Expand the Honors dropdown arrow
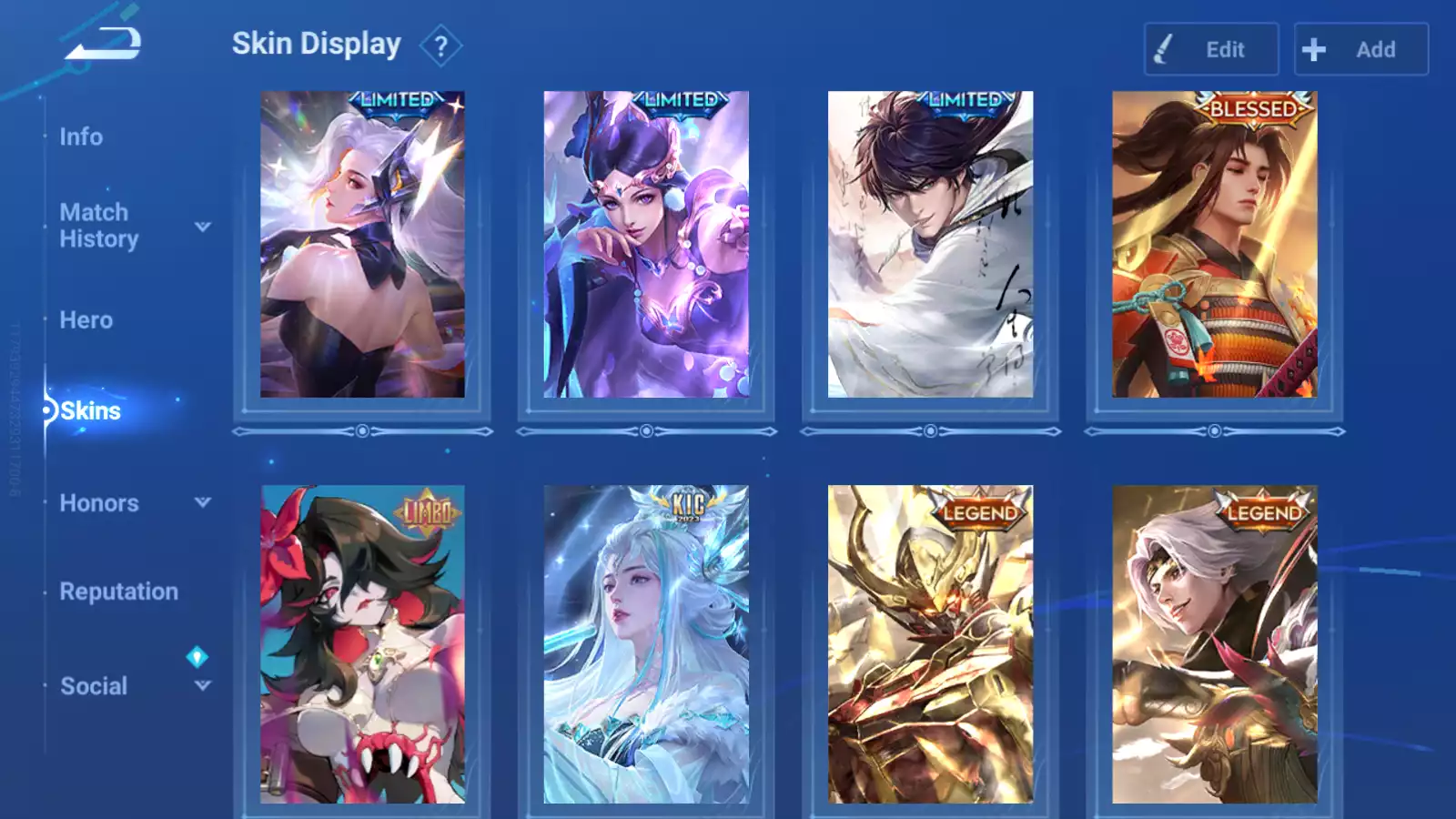Image resolution: width=1456 pixels, height=819 pixels. click(x=203, y=502)
